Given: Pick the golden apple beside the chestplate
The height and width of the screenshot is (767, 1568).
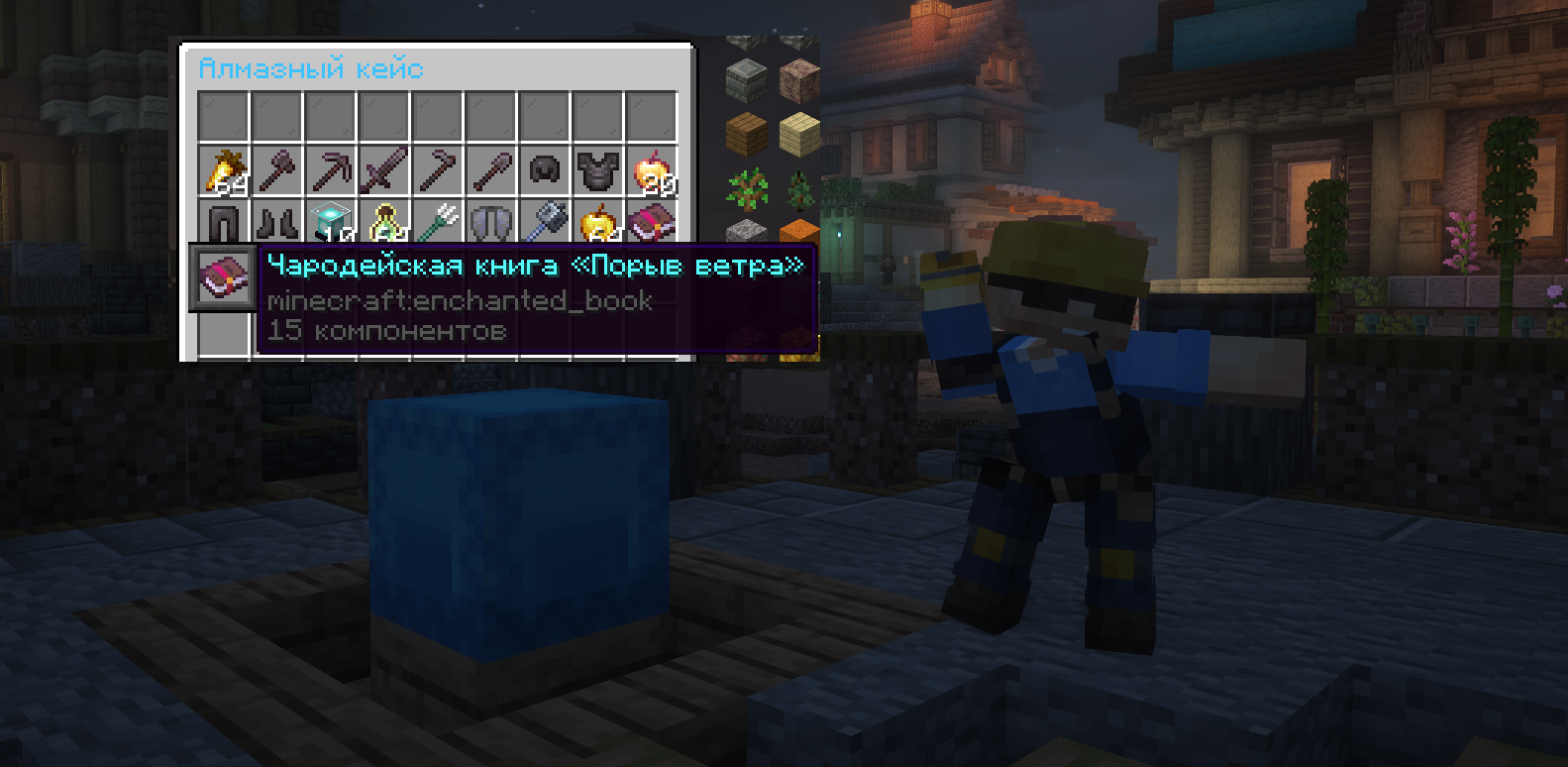Looking at the screenshot, I should pyautogui.click(x=652, y=171).
